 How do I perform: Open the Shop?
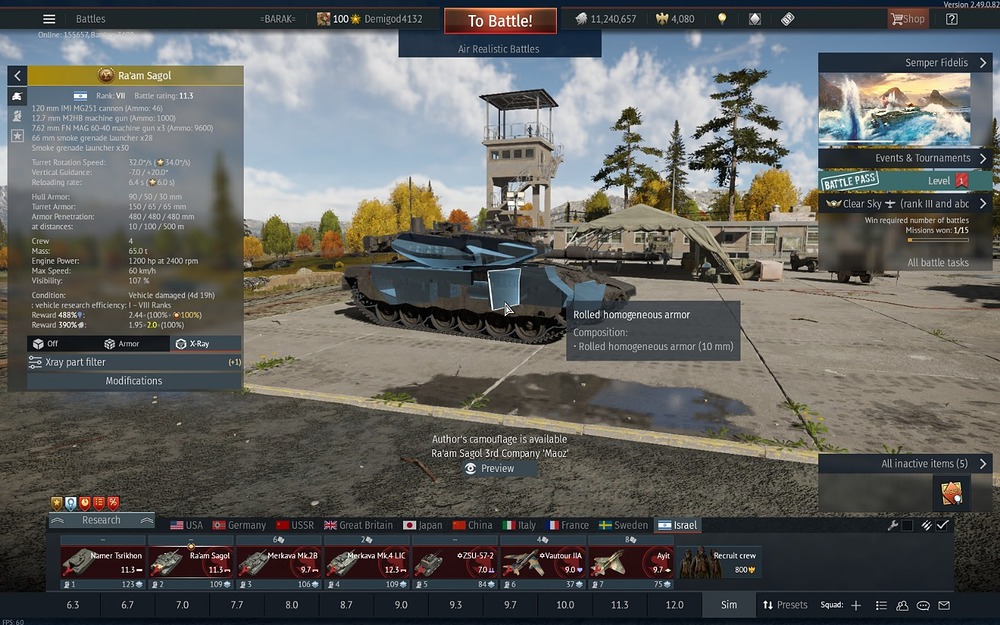(908, 19)
